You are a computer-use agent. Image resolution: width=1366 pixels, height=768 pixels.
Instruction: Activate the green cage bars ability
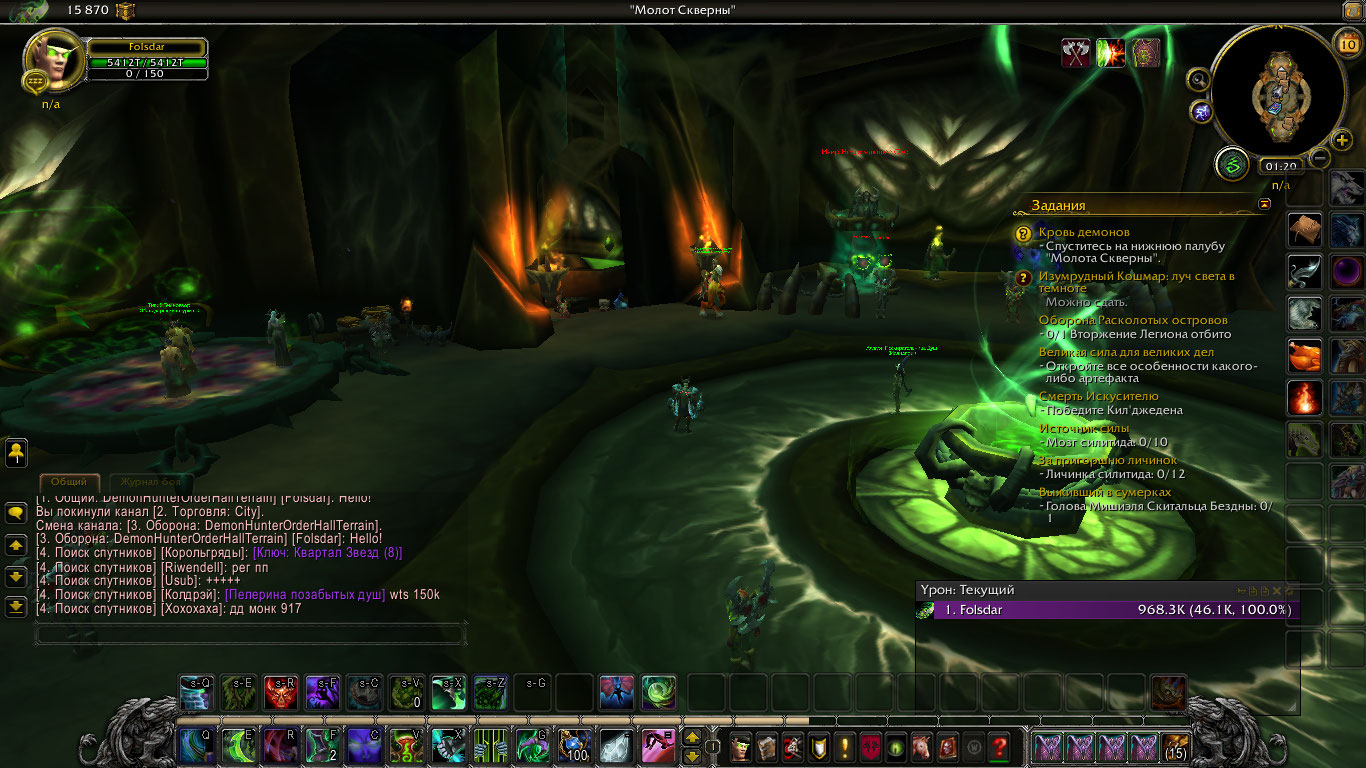[x=490, y=746]
